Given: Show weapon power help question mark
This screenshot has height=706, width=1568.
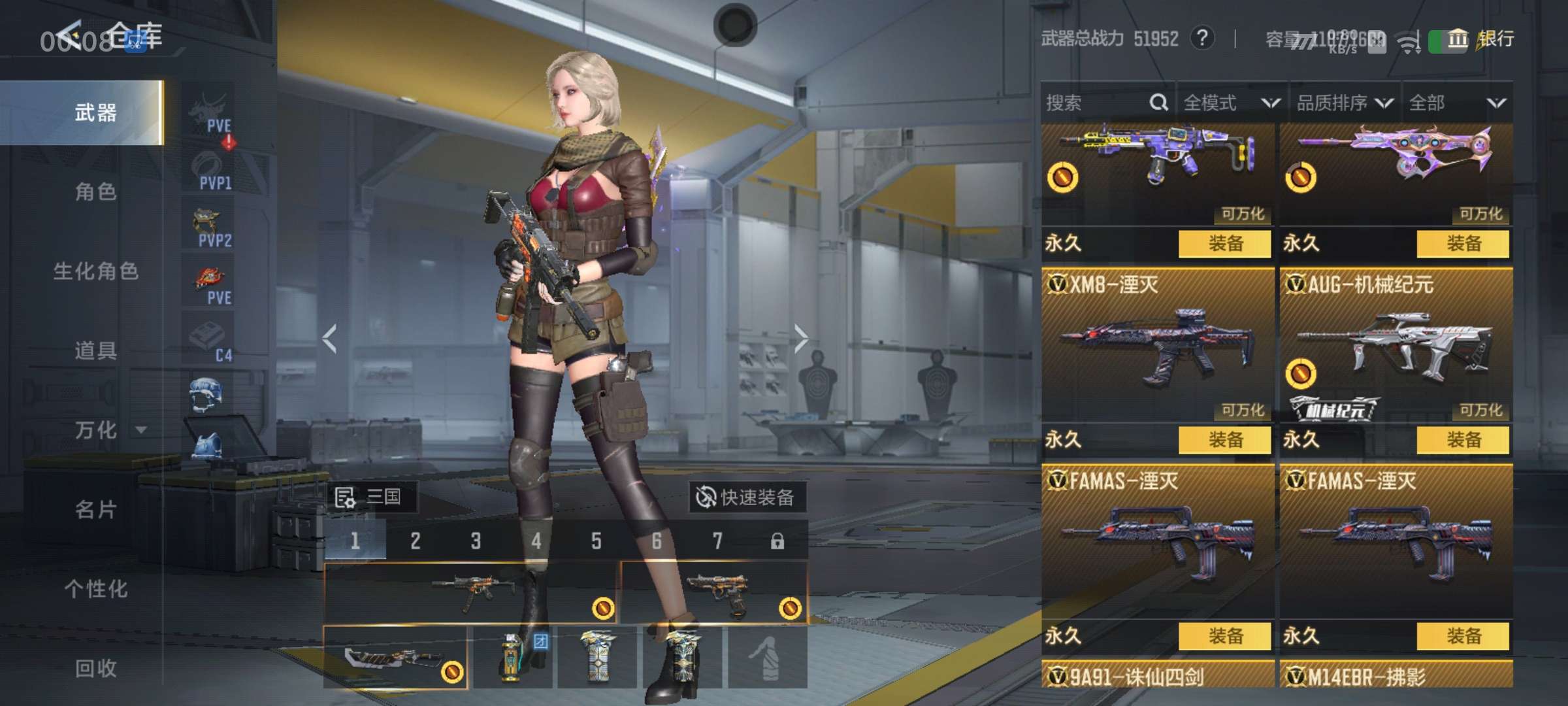Looking at the screenshot, I should (1201, 39).
